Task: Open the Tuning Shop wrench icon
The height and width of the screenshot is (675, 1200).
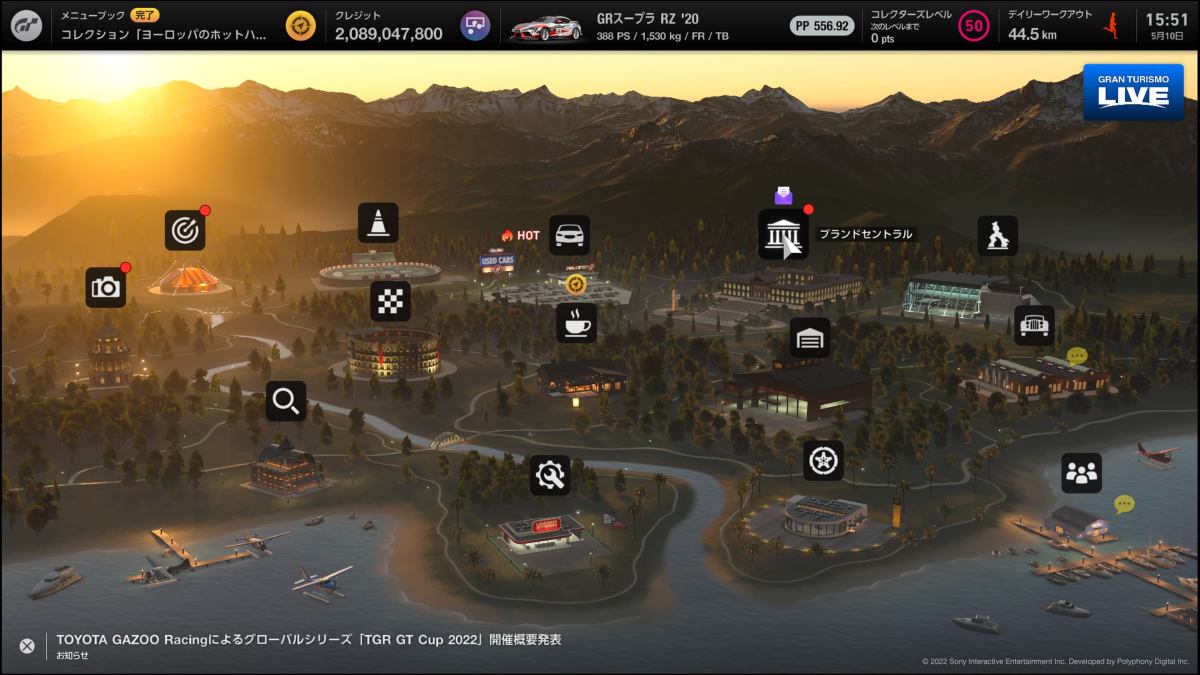Action: 550,475
